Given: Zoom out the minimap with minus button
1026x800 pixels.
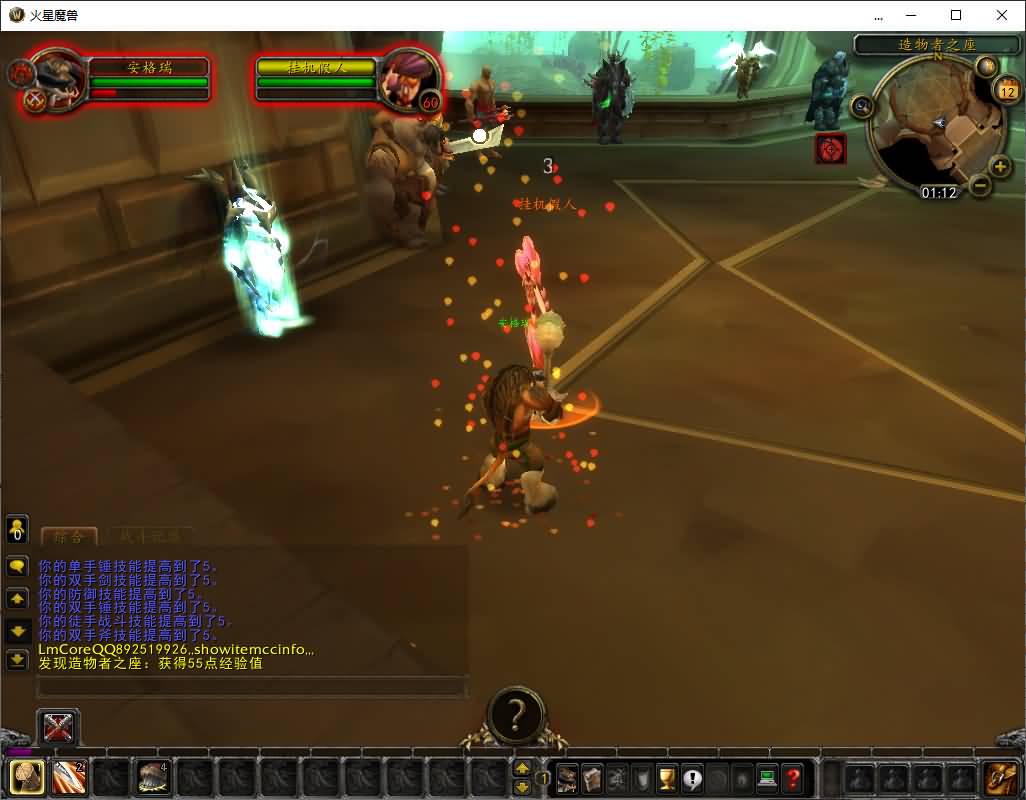Looking at the screenshot, I should [x=981, y=185].
